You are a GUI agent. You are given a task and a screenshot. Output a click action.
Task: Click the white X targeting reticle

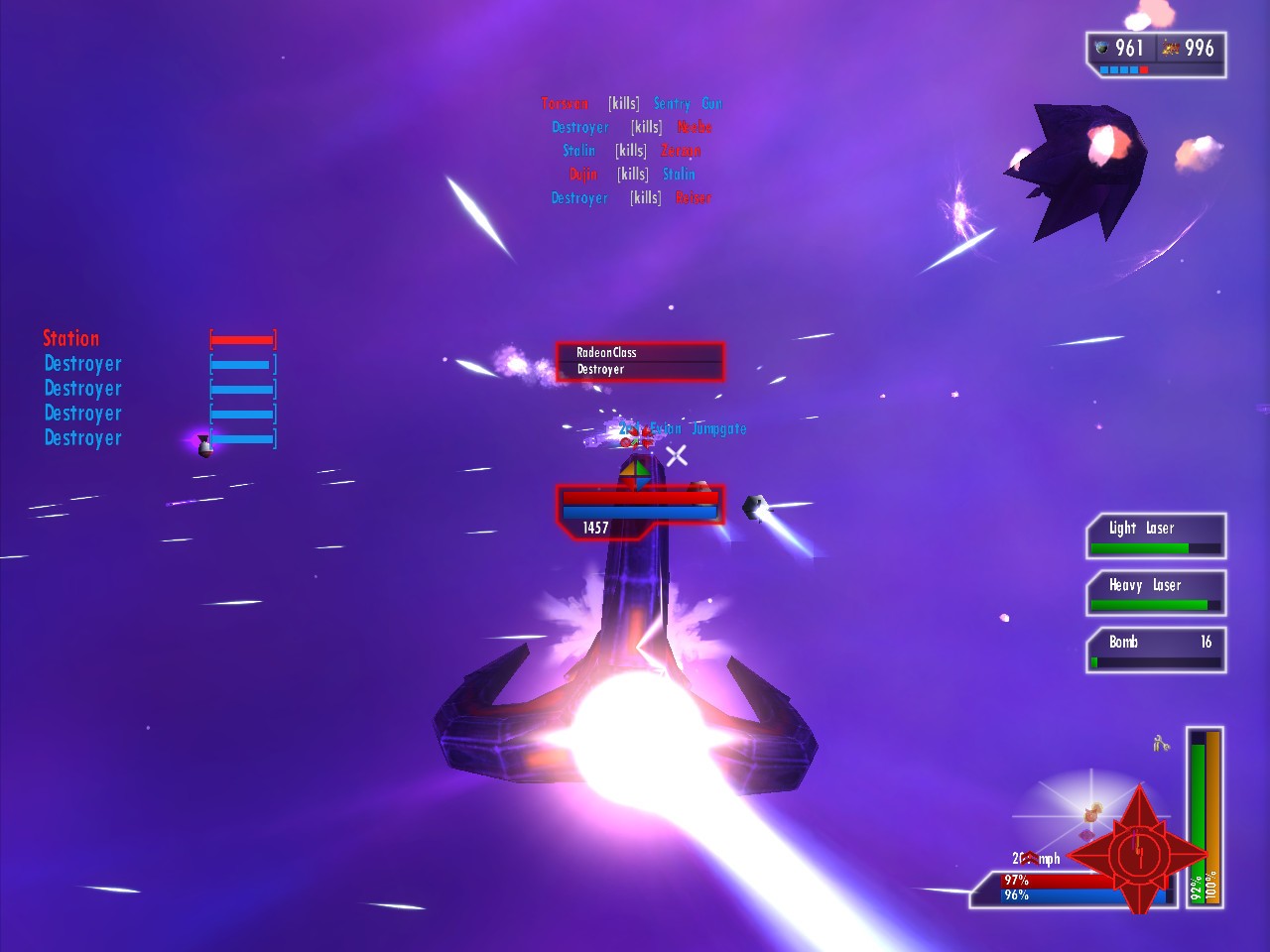point(677,456)
